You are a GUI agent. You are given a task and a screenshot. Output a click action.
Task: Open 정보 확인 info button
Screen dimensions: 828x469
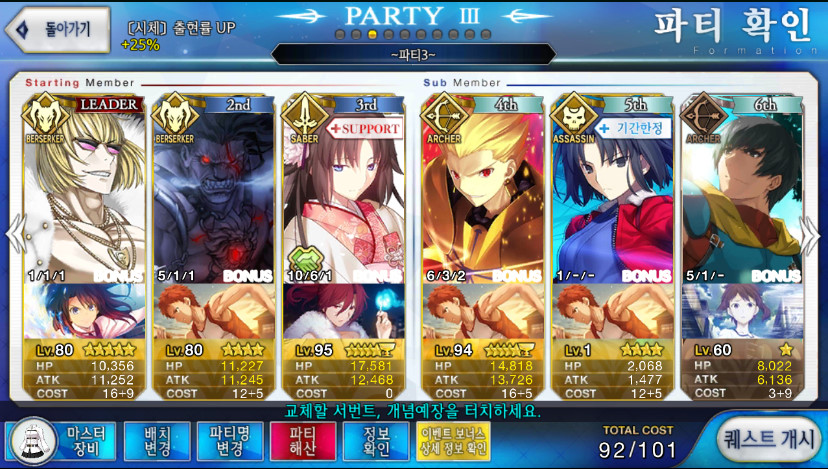375,441
